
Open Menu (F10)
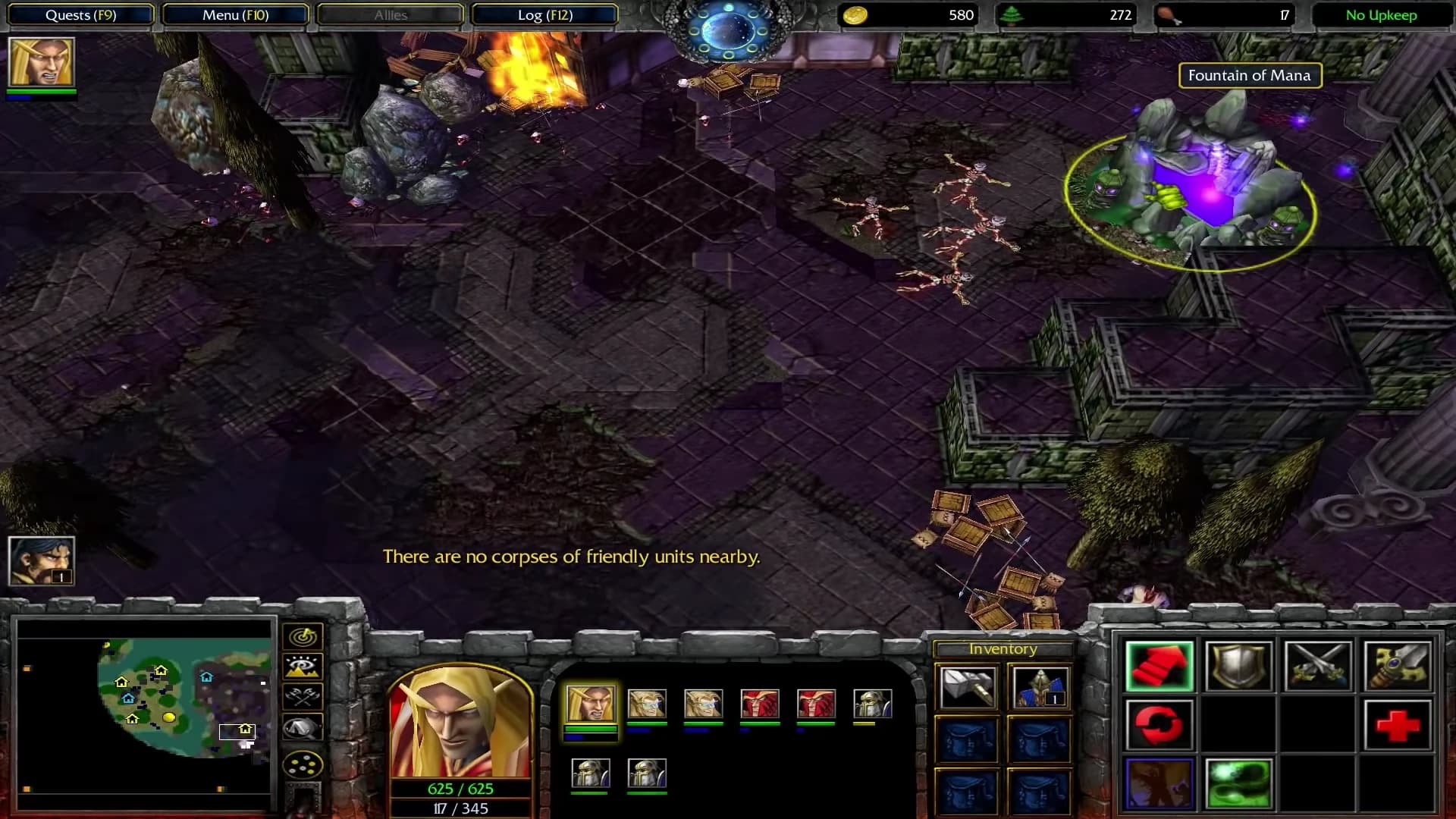235,14
